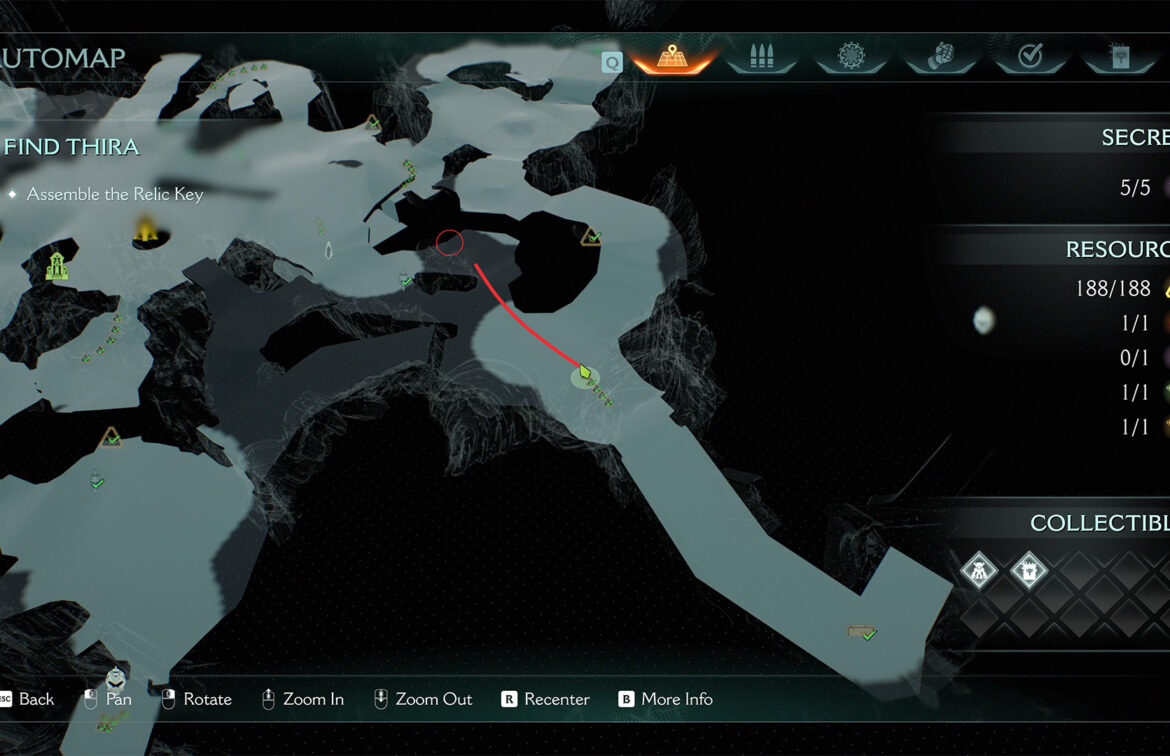Select the demon toy collectible icon
This screenshot has height=756, width=1170.
click(x=978, y=572)
